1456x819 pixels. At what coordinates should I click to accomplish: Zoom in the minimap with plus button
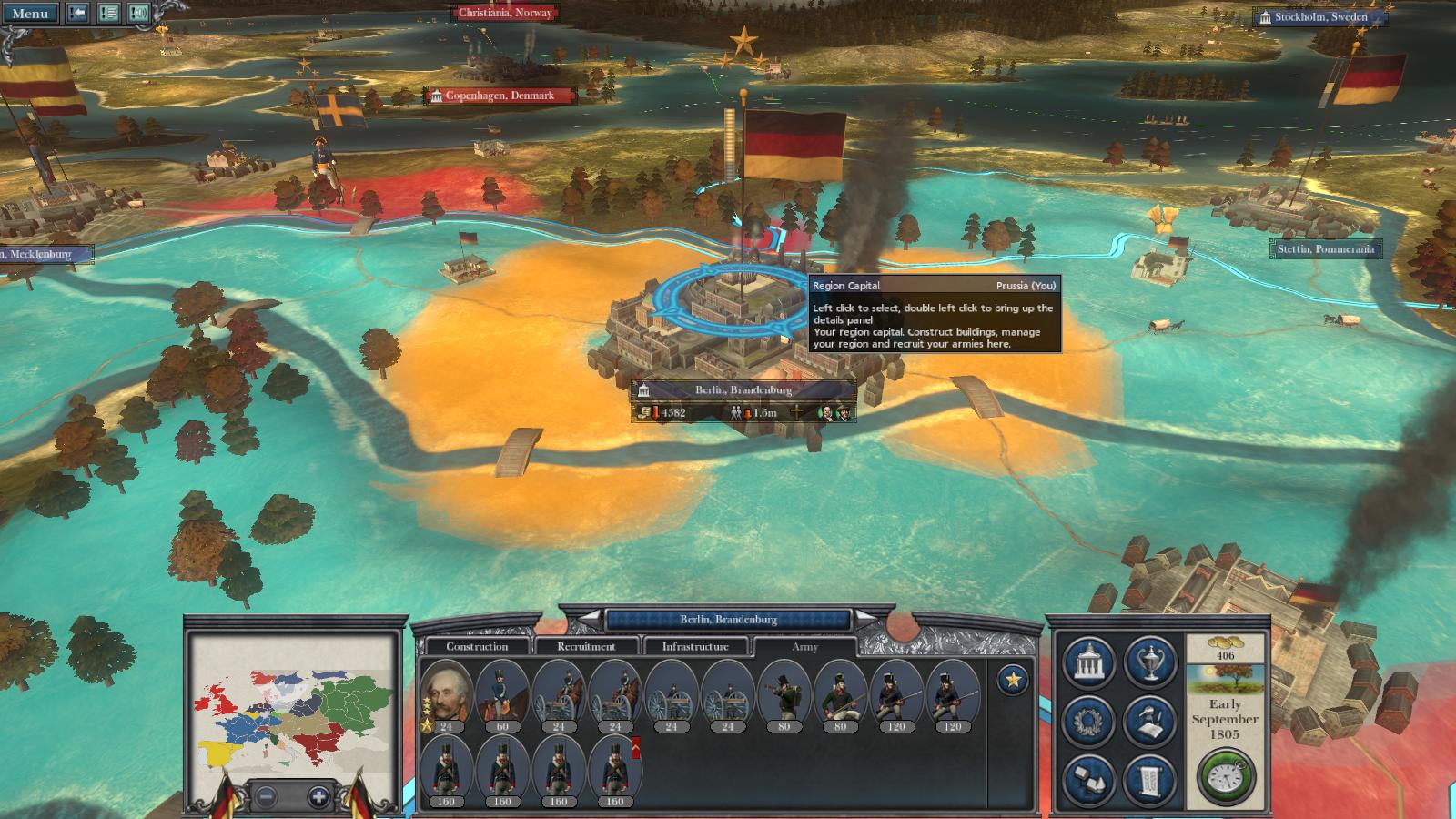pos(318,797)
